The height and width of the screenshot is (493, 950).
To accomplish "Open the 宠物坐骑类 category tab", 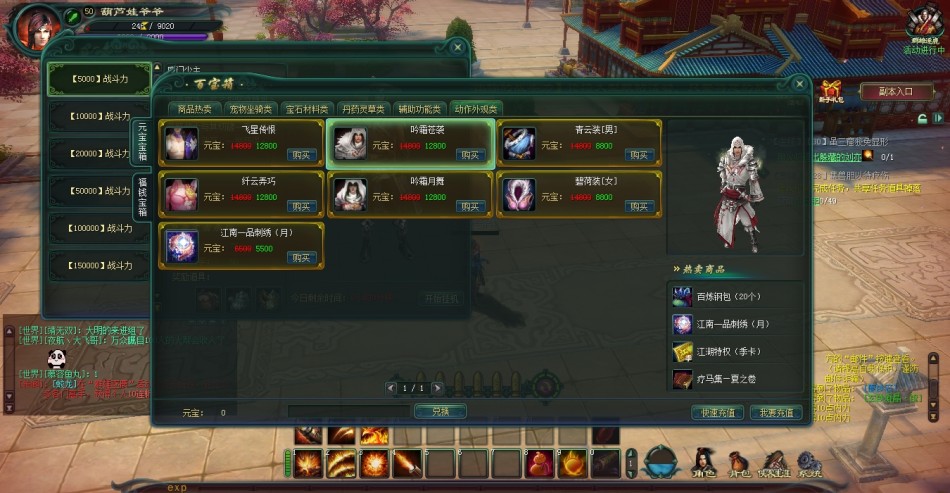I will click(249, 108).
